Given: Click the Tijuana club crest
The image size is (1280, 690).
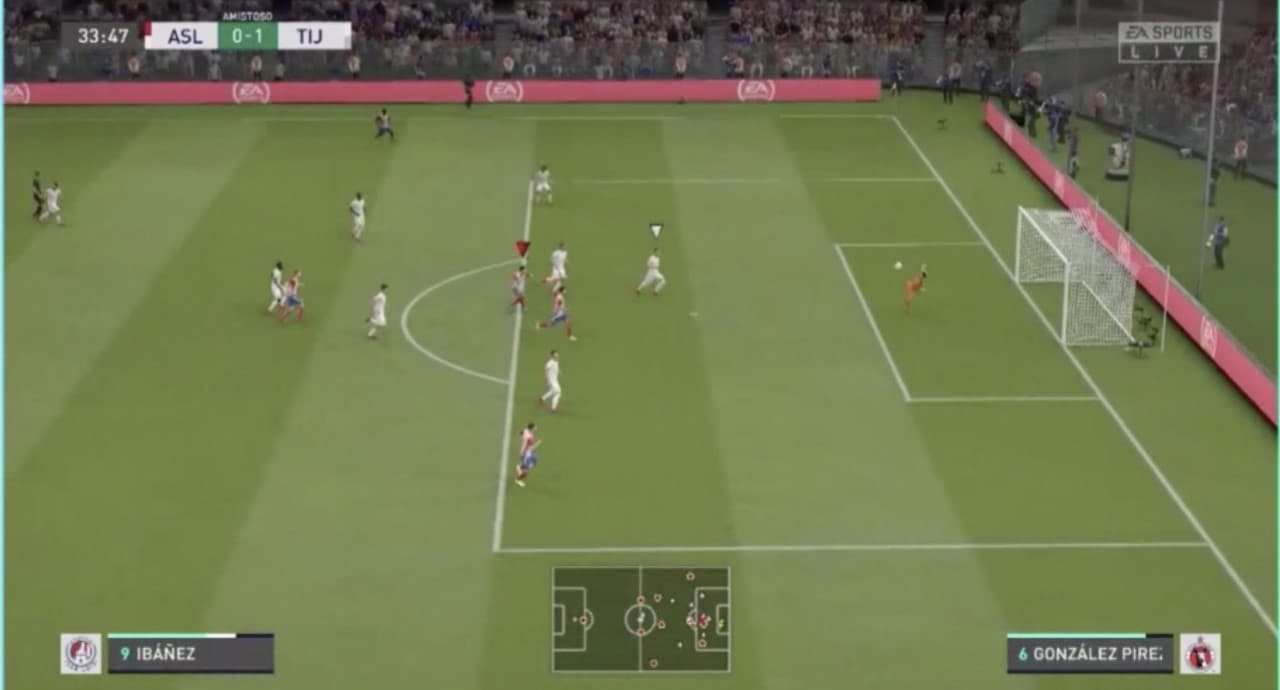Looking at the screenshot, I should [x=1199, y=653].
